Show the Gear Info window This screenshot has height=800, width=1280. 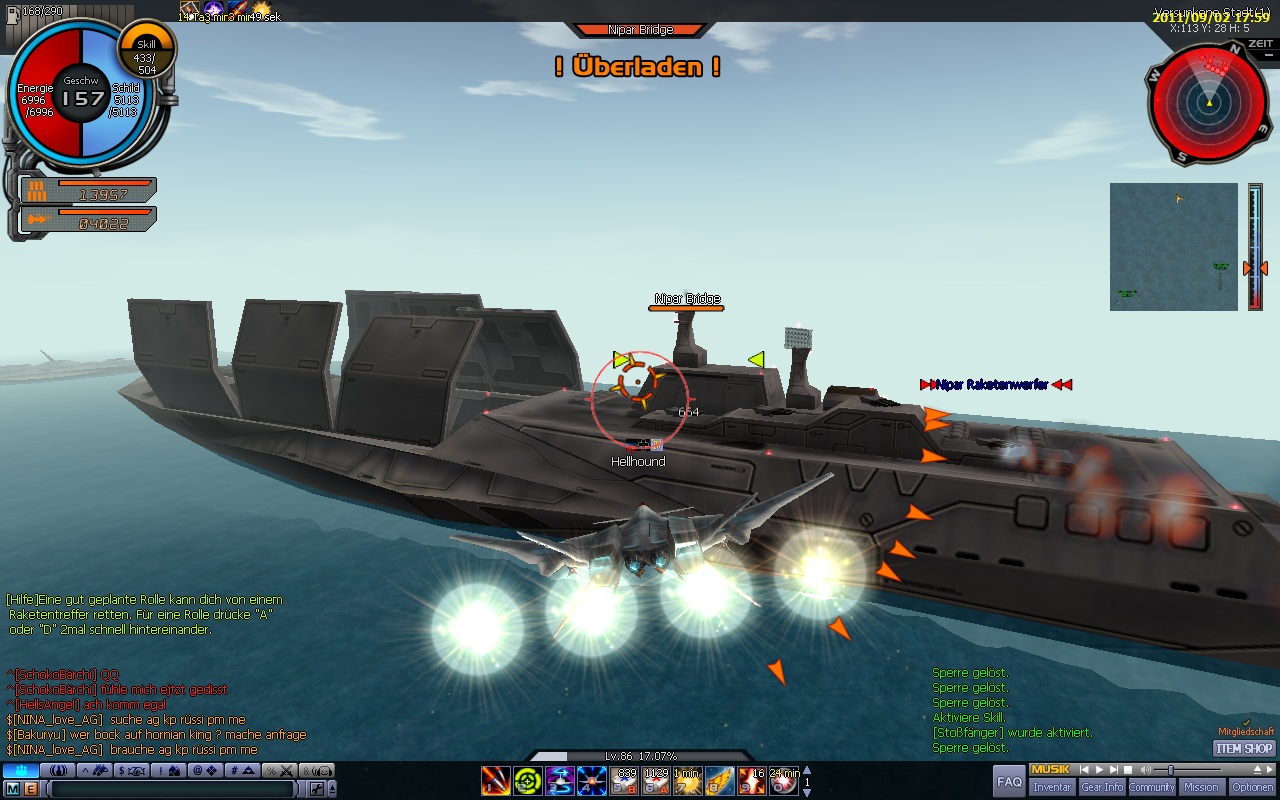tap(1101, 787)
